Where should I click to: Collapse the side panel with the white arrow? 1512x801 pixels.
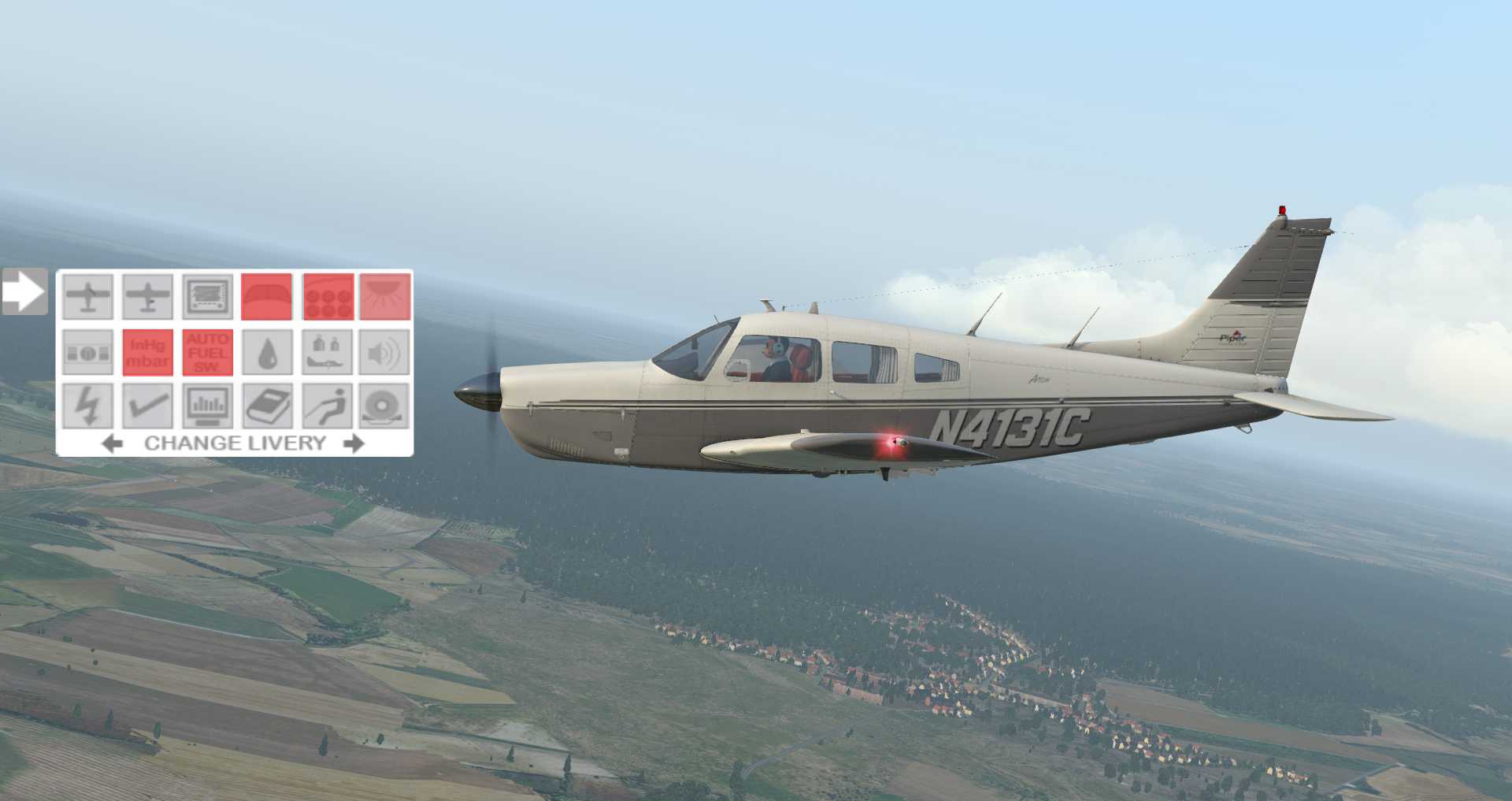pyautogui.click(x=24, y=292)
